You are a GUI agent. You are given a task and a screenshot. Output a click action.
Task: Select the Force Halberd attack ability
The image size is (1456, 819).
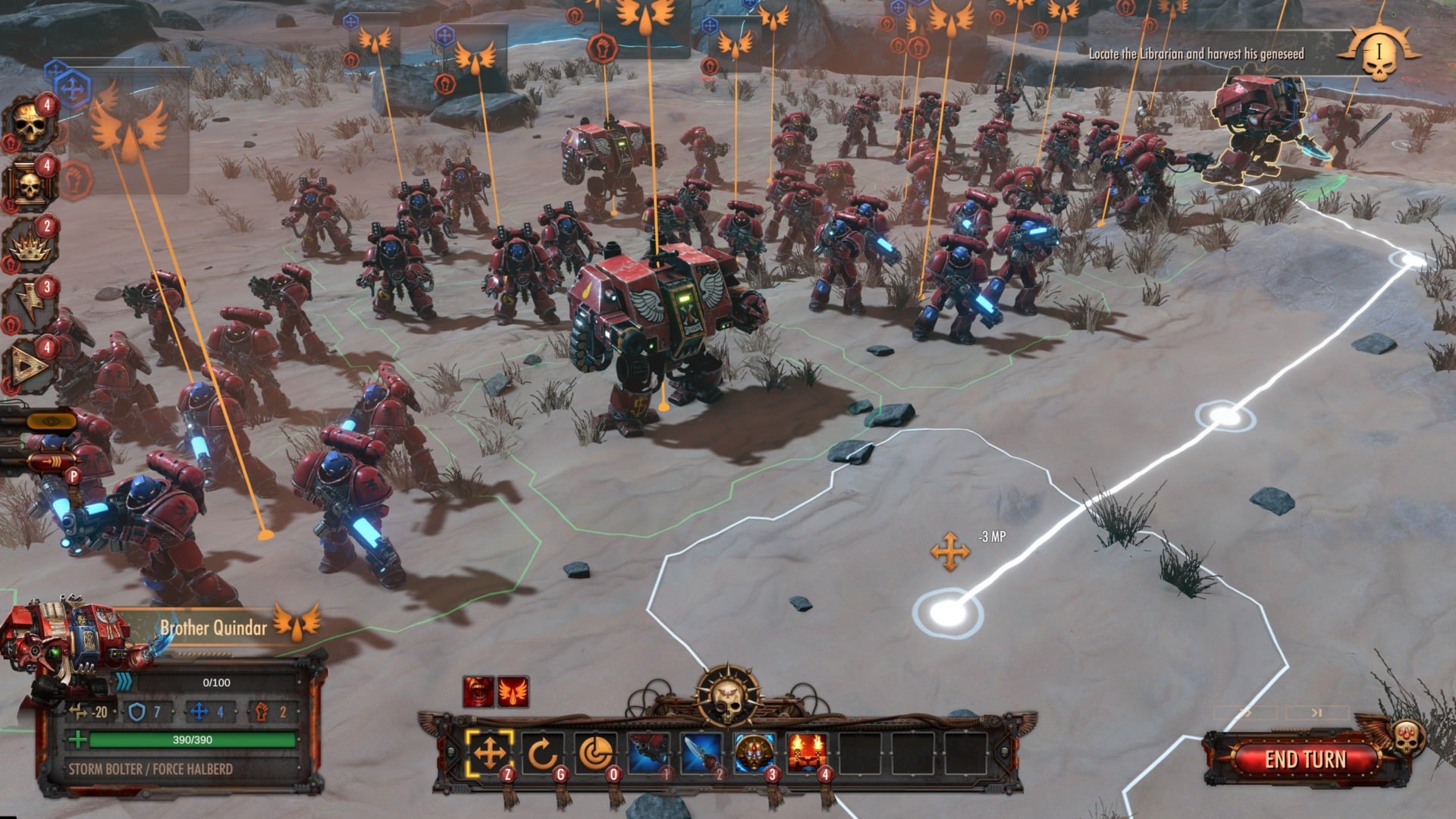(701, 754)
